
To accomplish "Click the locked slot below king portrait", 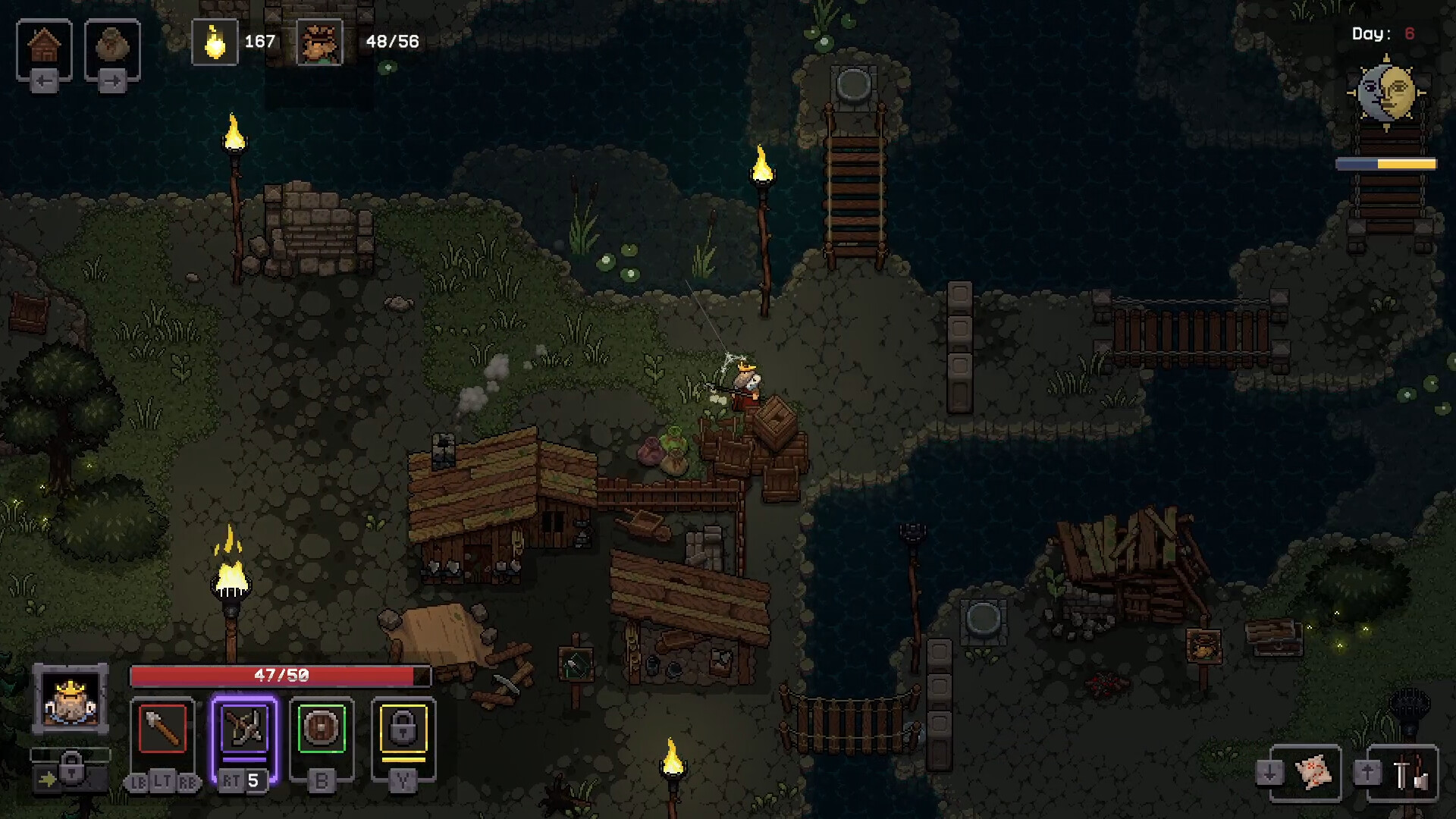I will [71, 770].
